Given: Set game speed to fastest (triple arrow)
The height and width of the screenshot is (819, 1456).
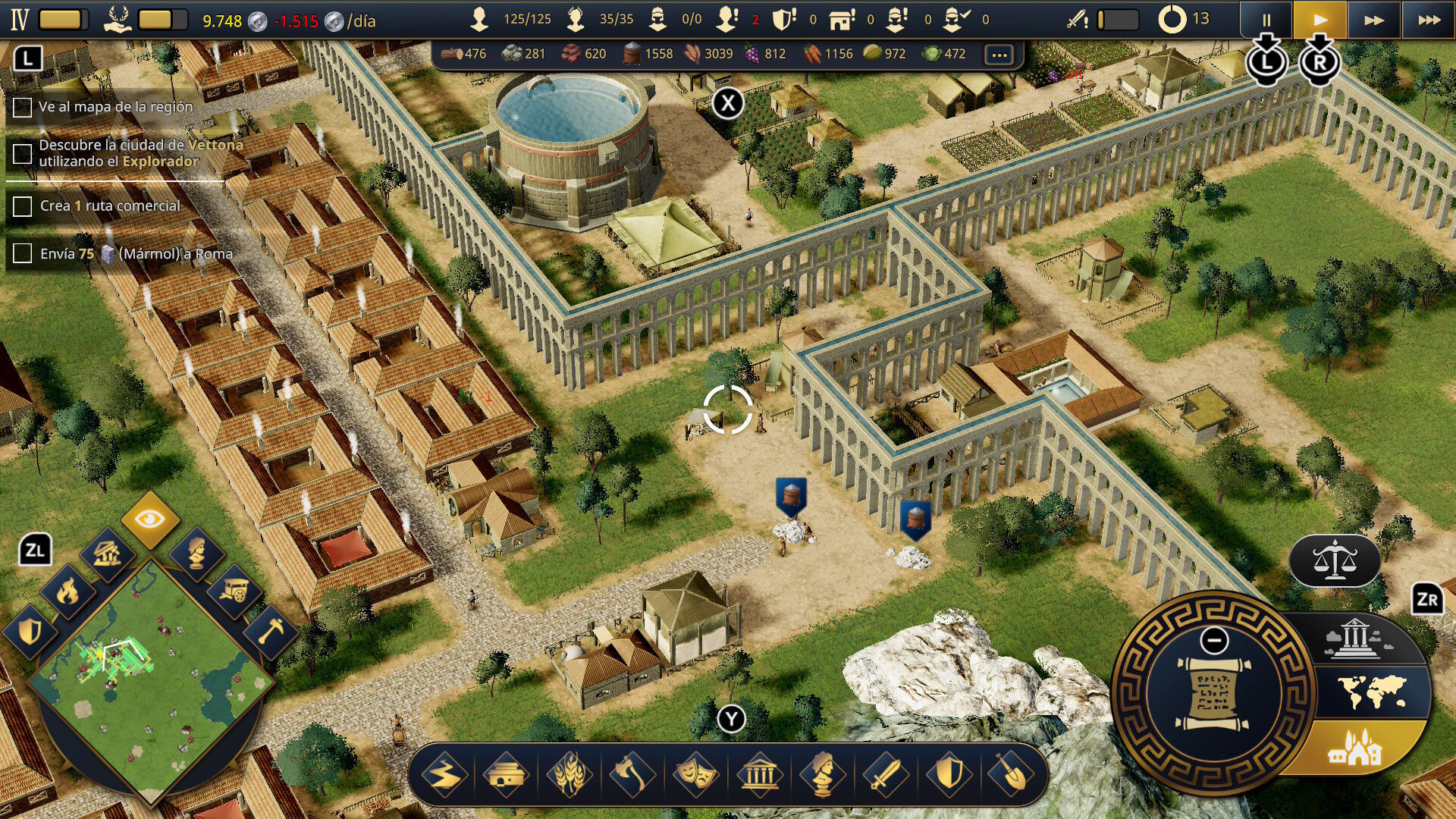Looking at the screenshot, I should tap(1429, 20).
